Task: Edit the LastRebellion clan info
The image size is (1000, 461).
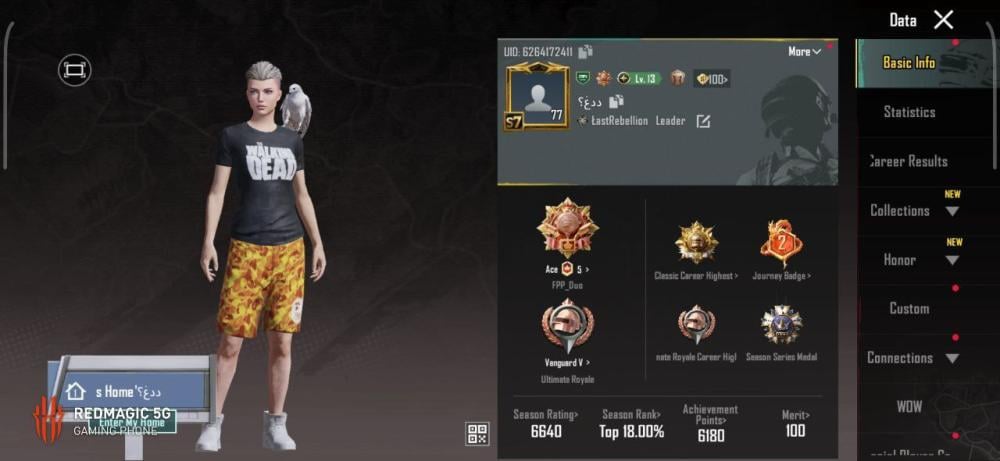Action: click(x=703, y=121)
